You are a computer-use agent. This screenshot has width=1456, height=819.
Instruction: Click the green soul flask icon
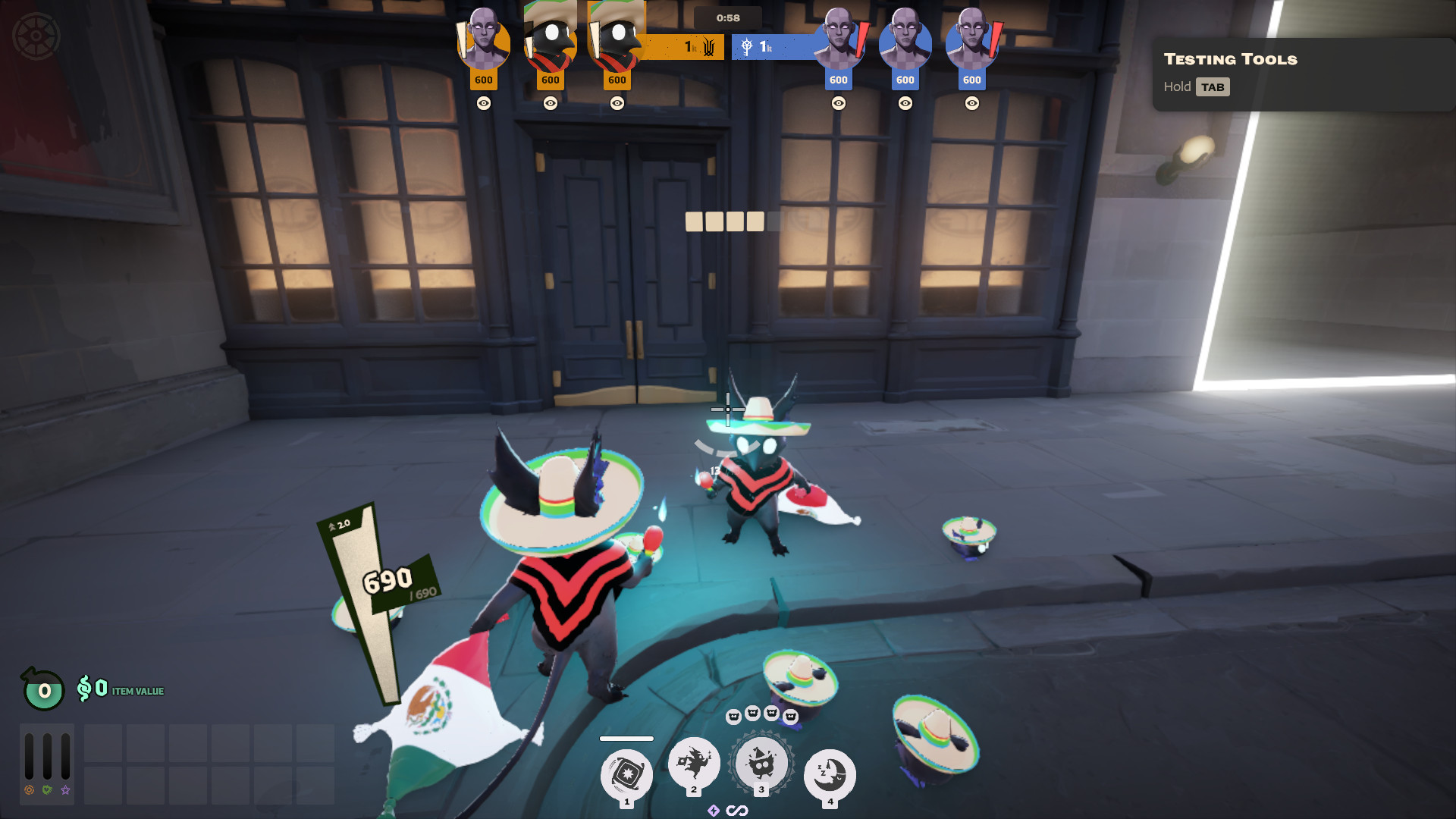coord(43,689)
